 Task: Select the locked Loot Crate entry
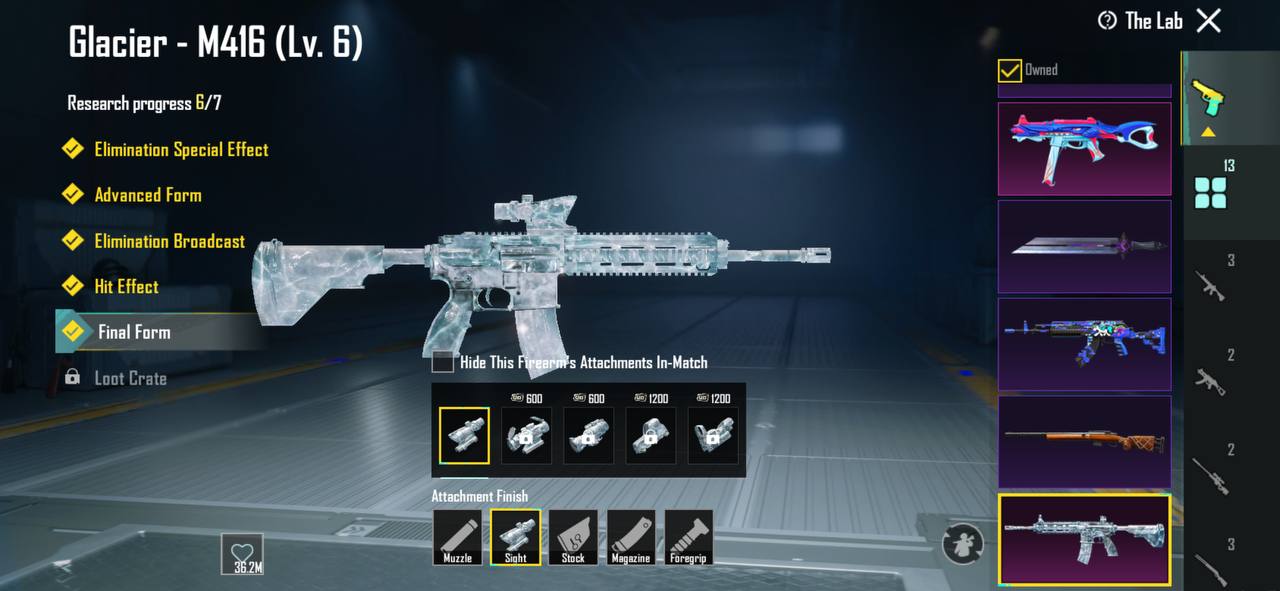point(130,378)
